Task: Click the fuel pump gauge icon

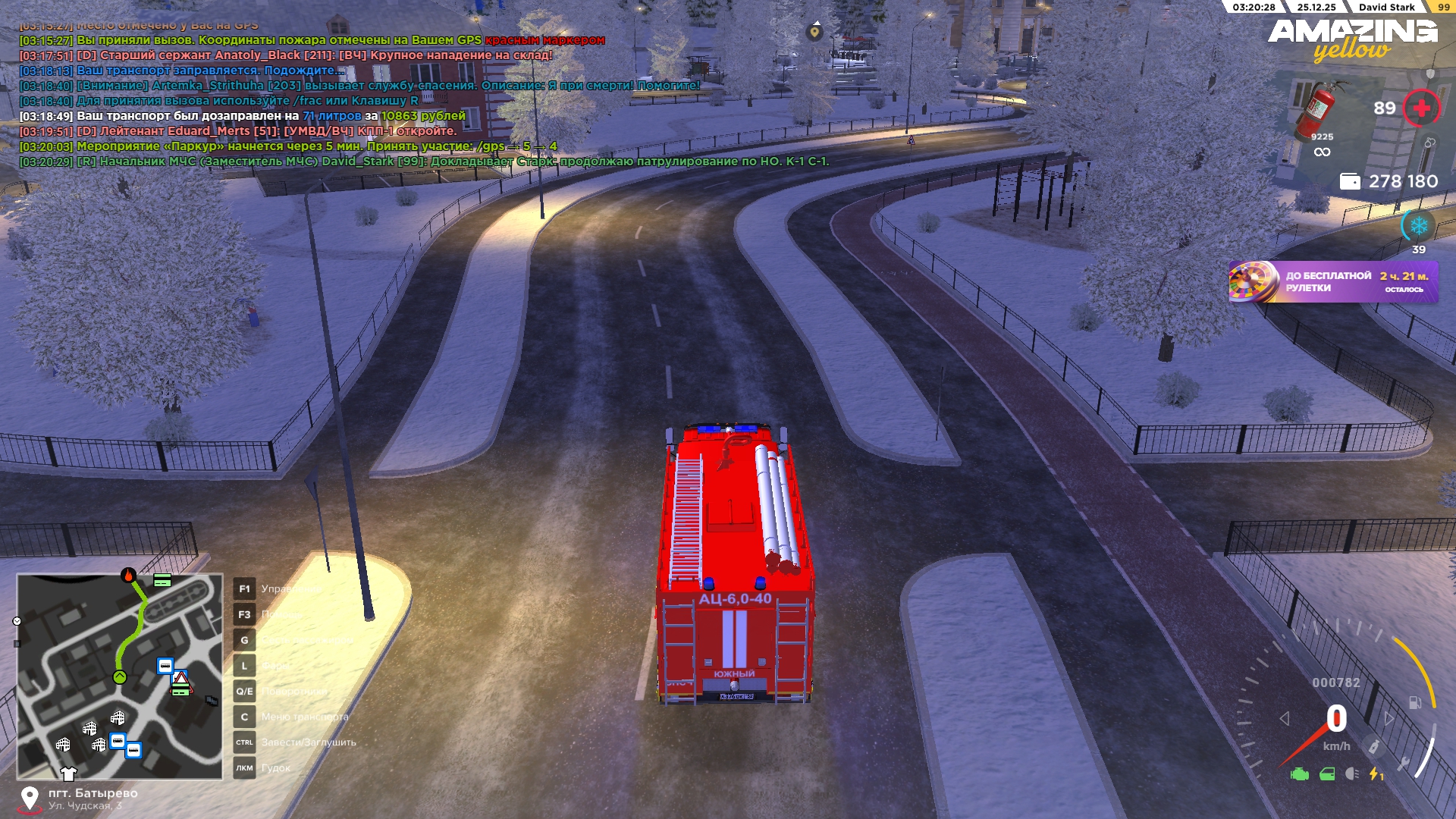Action: 1415,703
